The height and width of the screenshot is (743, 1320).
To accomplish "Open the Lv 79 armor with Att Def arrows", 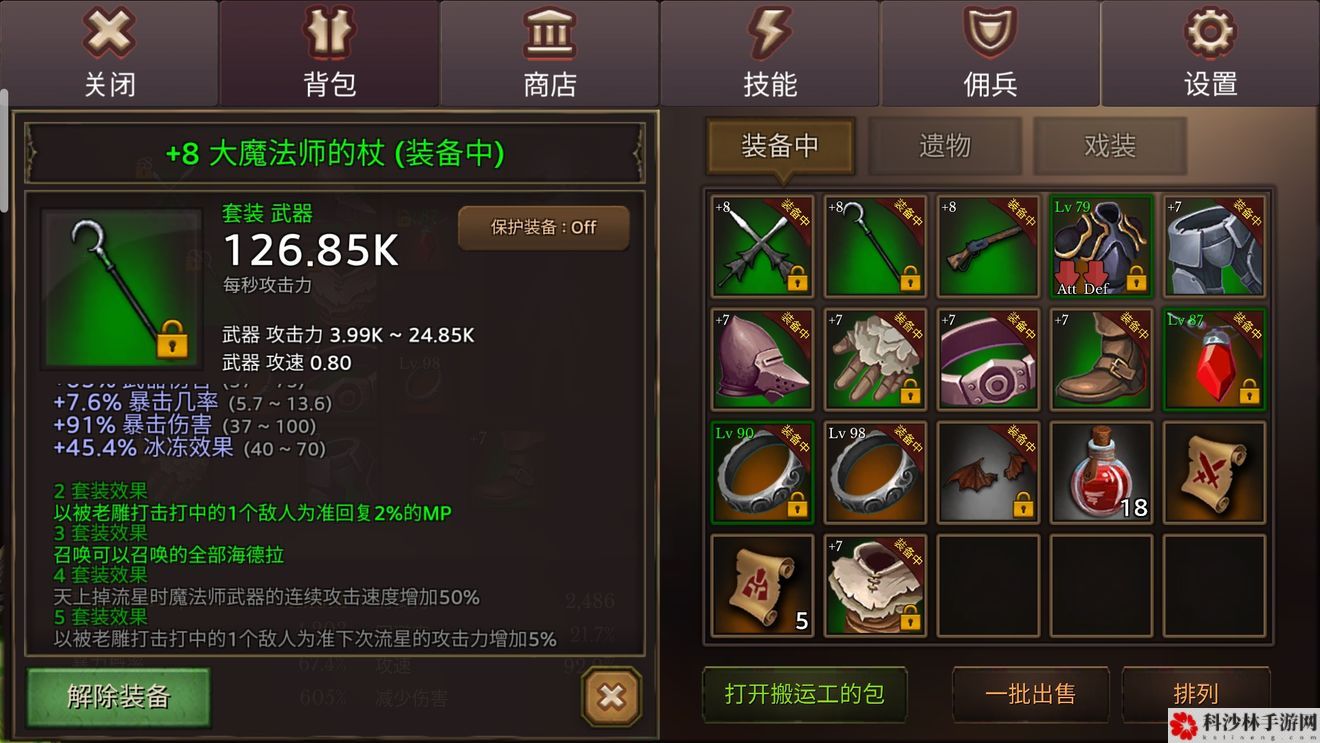I will [1101, 247].
